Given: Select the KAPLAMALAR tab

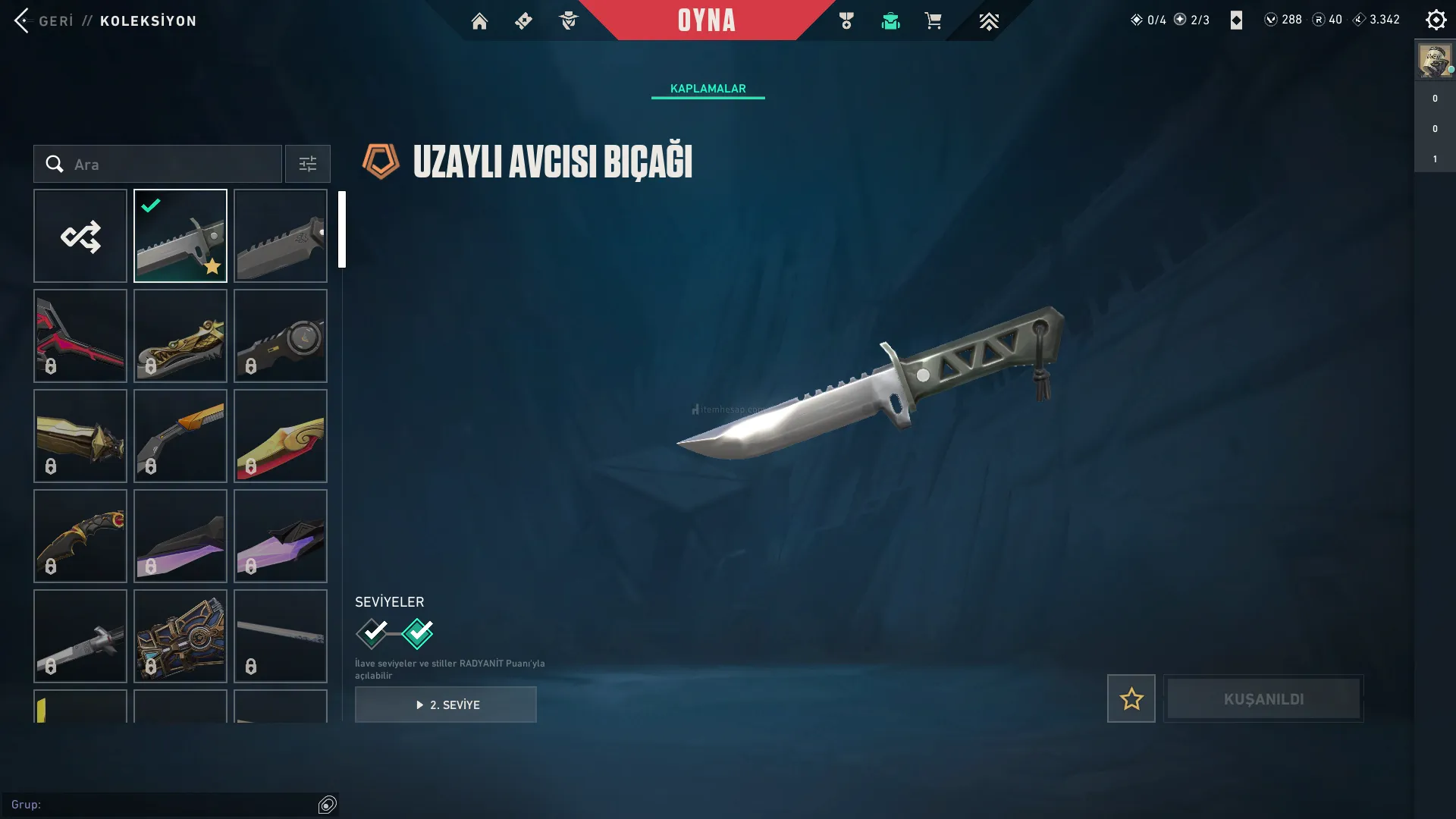Looking at the screenshot, I should tap(708, 89).
